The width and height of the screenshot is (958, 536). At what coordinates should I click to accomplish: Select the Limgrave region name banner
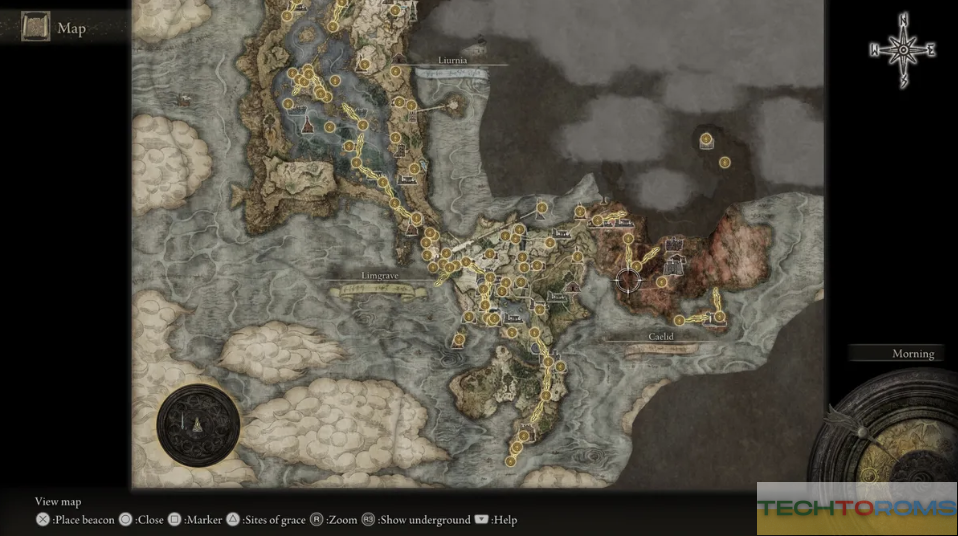[x=378, y=276]
